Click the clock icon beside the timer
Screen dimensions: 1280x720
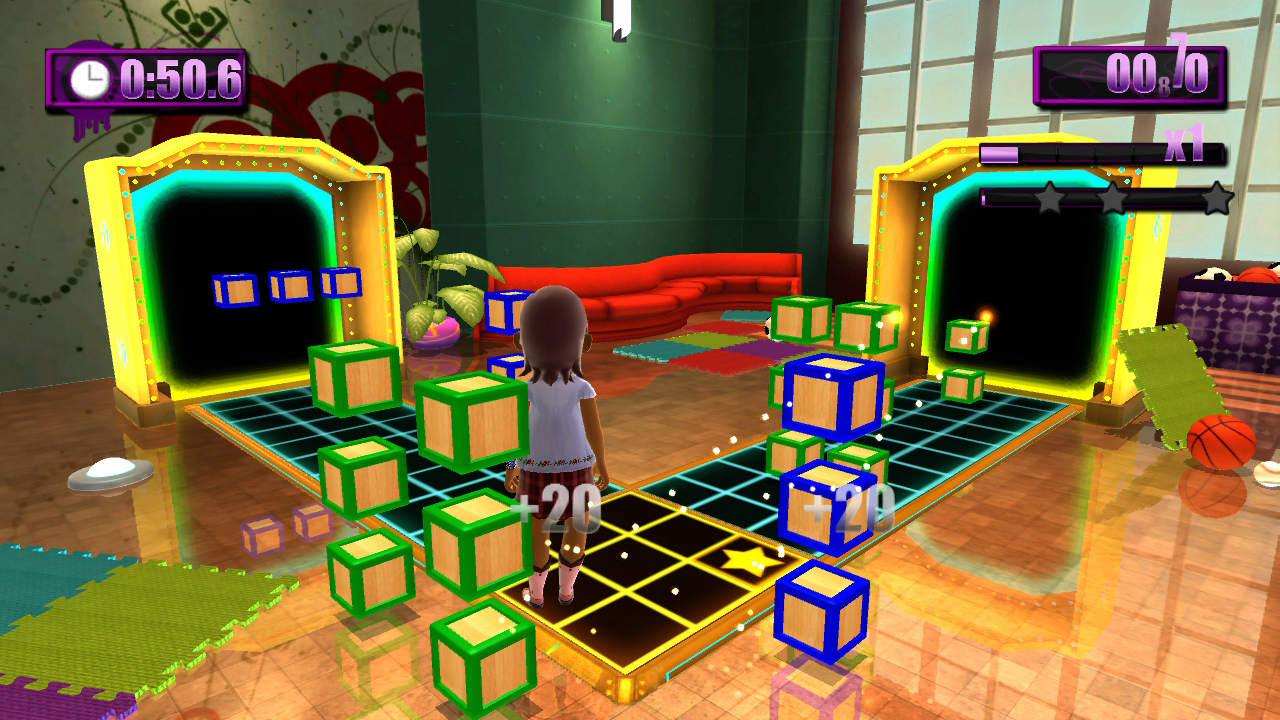(x=88, y=78)
